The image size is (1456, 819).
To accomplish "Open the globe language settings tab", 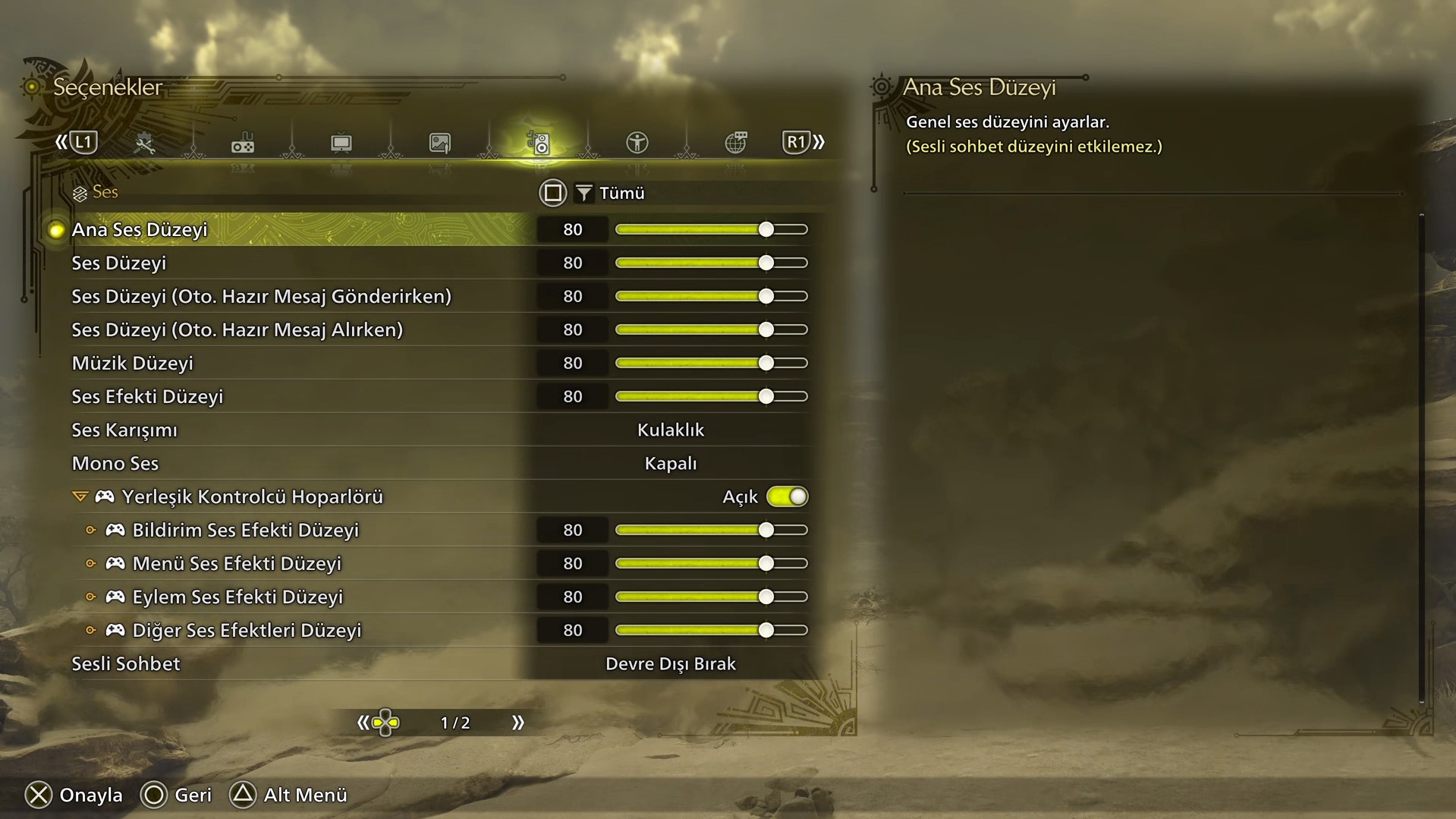I will click(736, 143).
